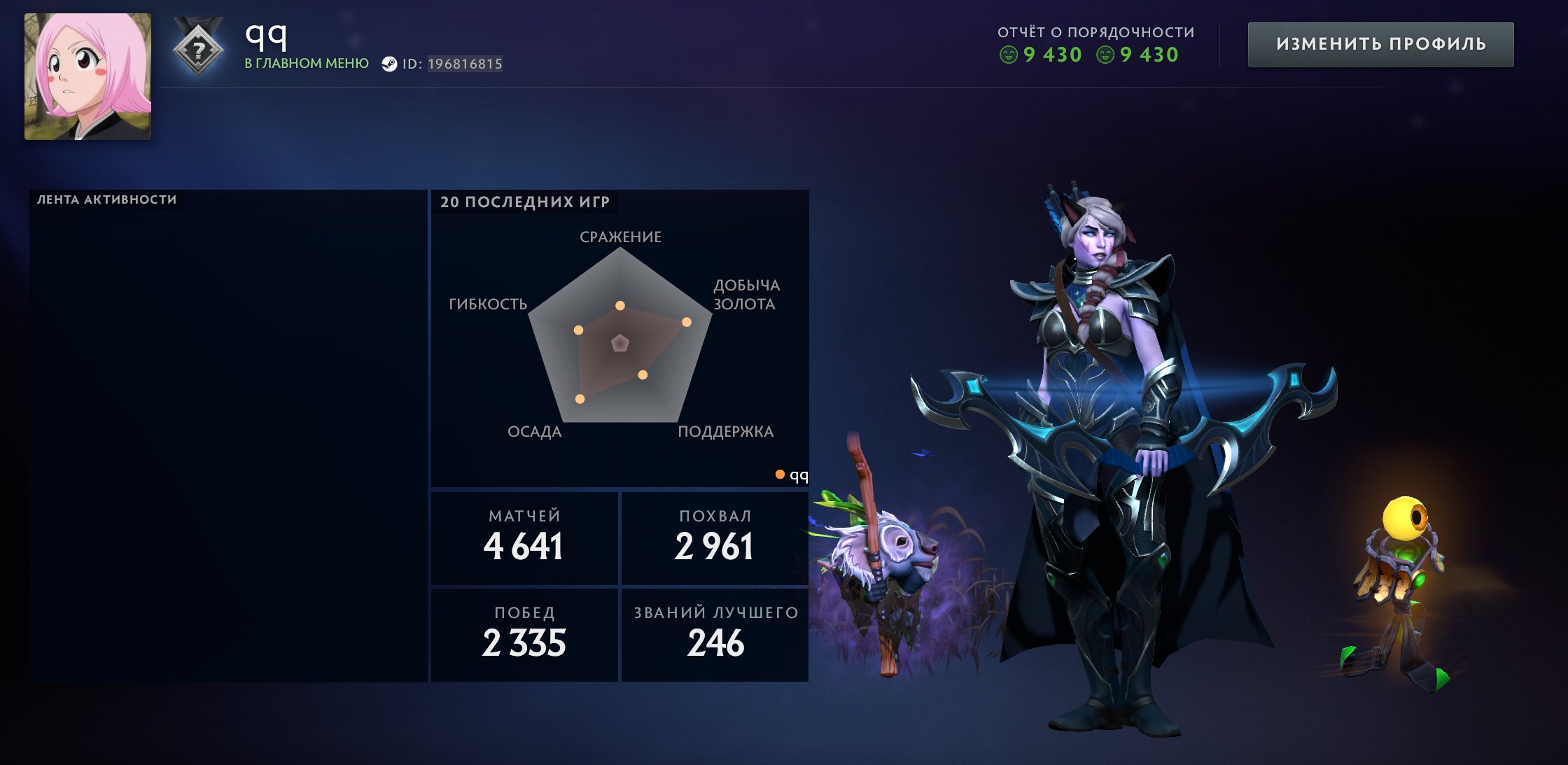Click the ОСАДА point on the radar chart

pos(579,399)
